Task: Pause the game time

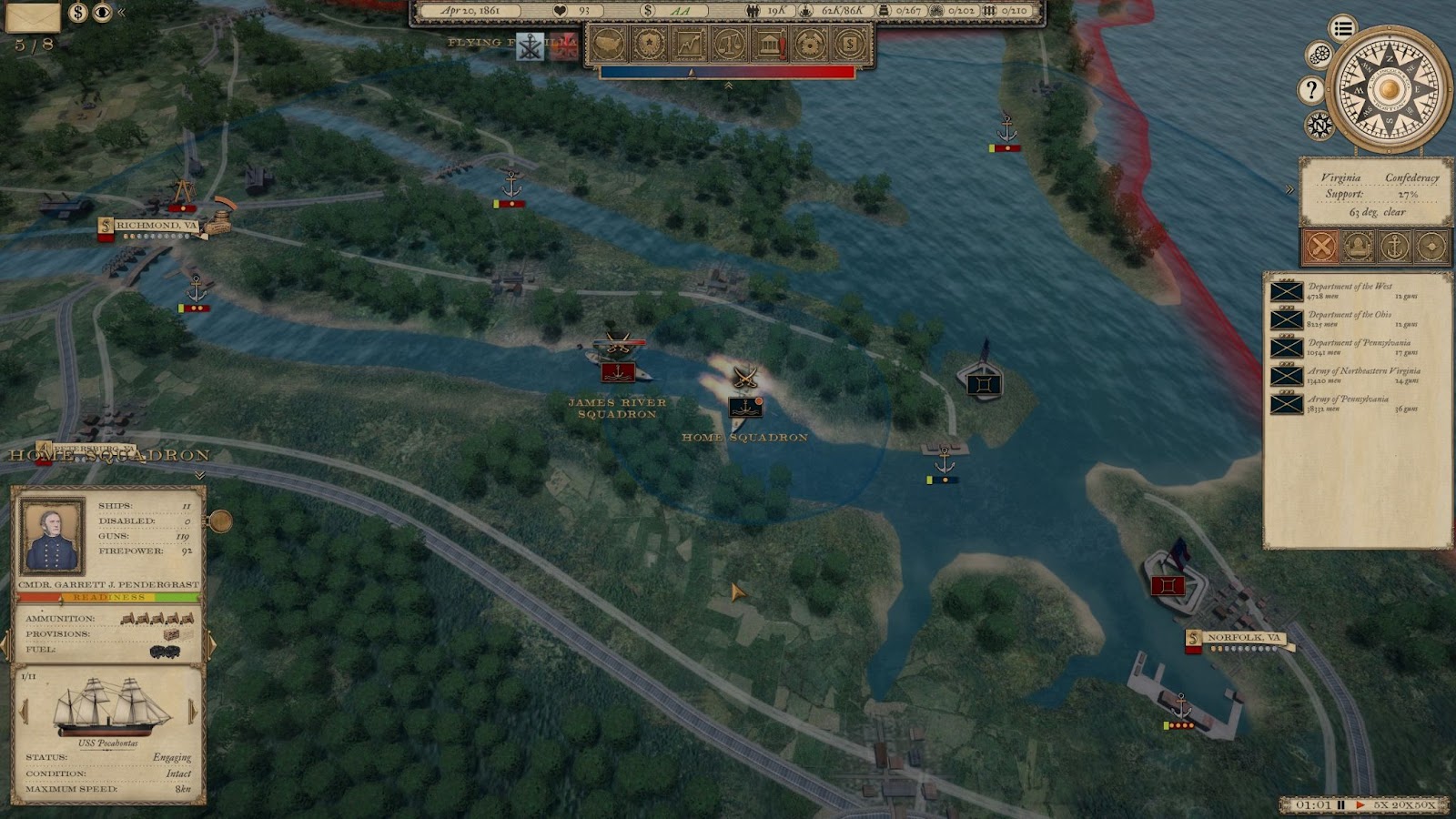Action: tap(1341, 805)
